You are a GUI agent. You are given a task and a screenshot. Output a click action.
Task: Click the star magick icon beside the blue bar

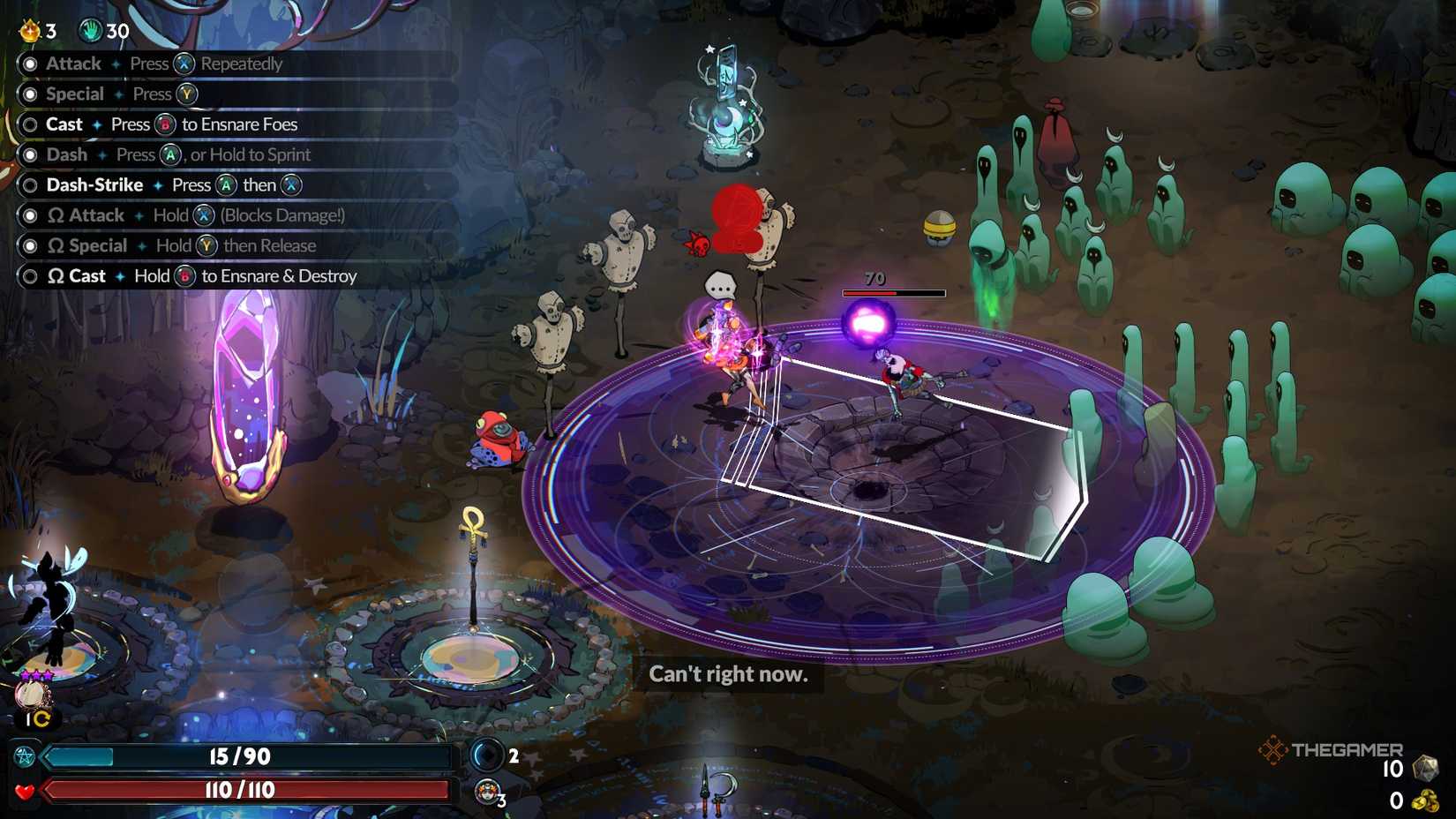24,757
